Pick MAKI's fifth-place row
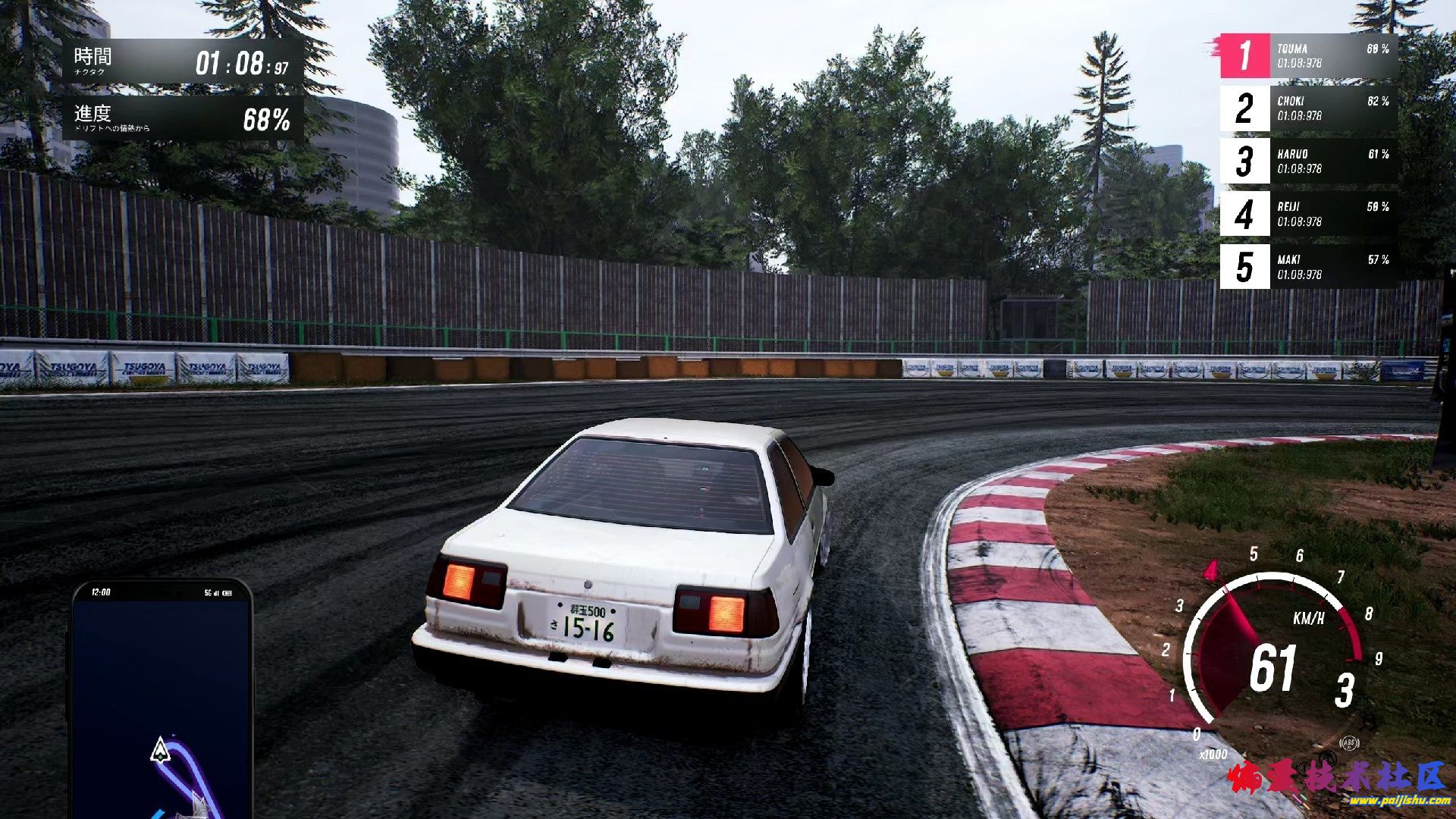 pos(1308,267)
